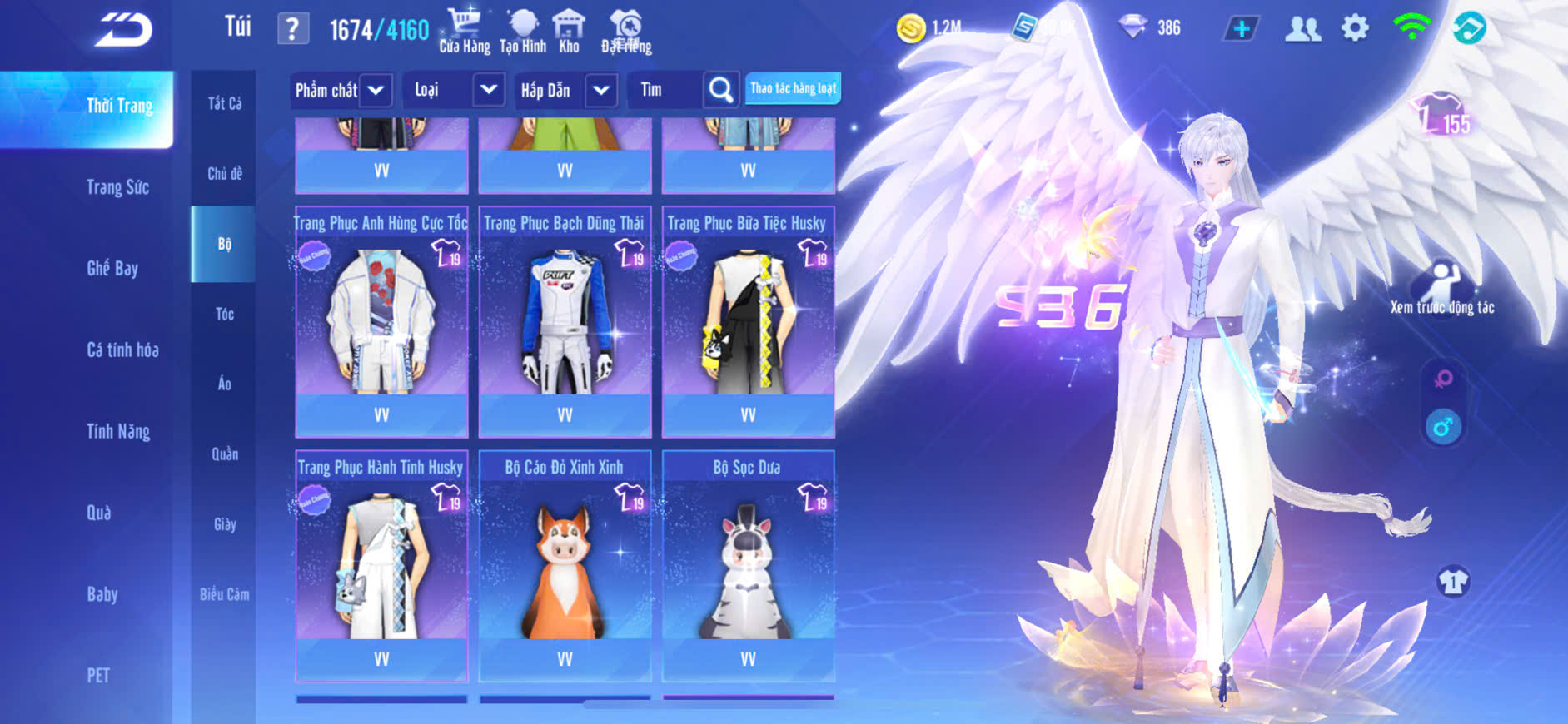The height and width of the screenshot is (724, 1568).
Task: Switch to the Trang Sức tab
Action: click(117, 187)
